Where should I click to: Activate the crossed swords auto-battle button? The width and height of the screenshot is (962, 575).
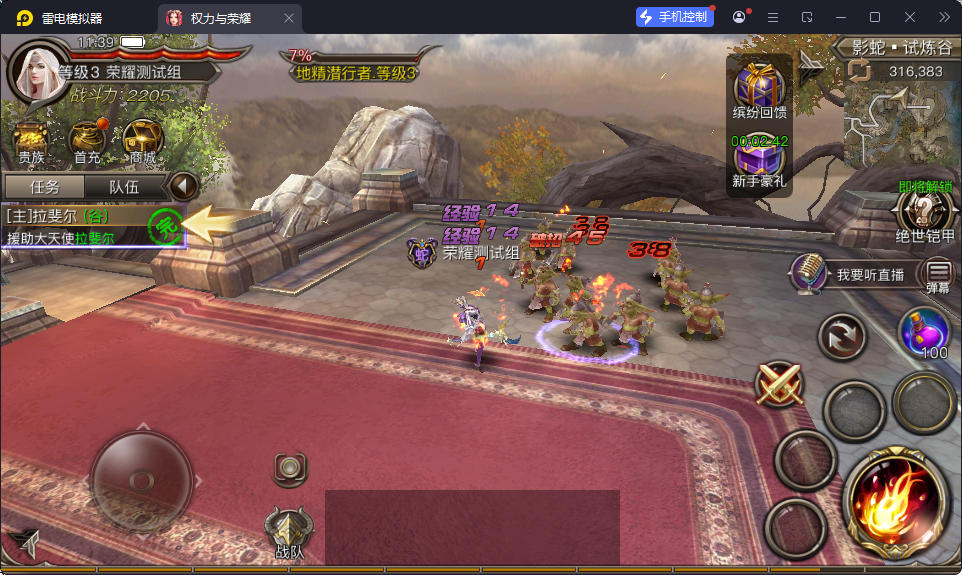point(780,383)
